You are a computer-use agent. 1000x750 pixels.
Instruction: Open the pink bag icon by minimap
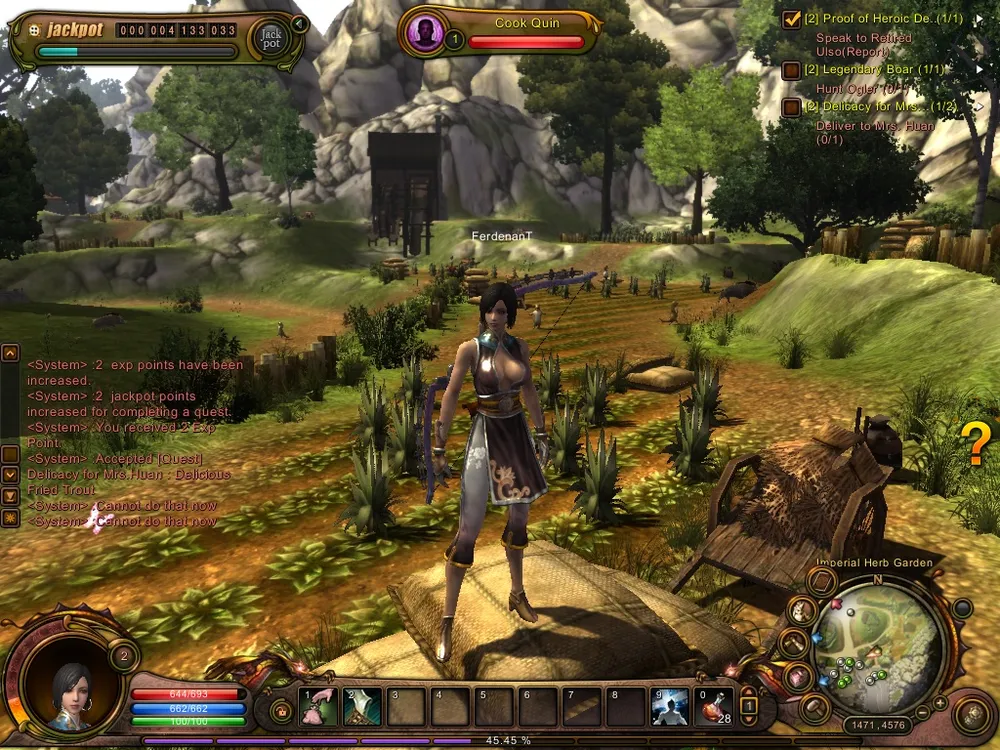click(x=797, y=676)
